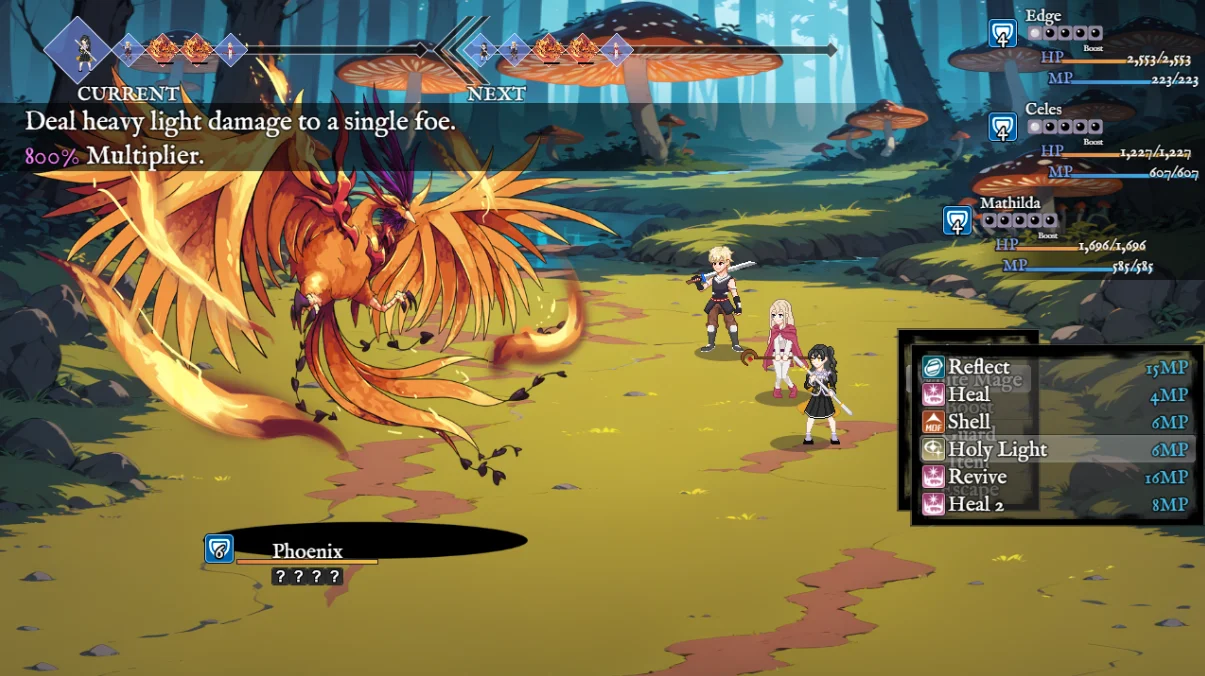Screen dimensions: 1205x676
Task: Select Celes in the party panel
Action: tap(1043, 109)
